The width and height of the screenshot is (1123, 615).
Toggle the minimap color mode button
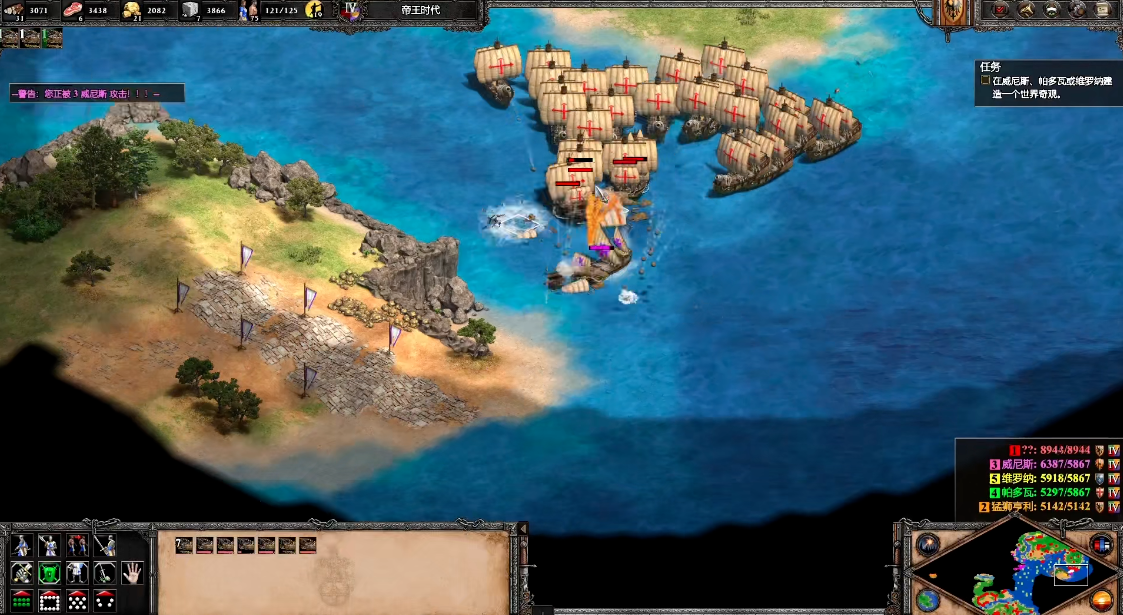(x=1101, y=546)
